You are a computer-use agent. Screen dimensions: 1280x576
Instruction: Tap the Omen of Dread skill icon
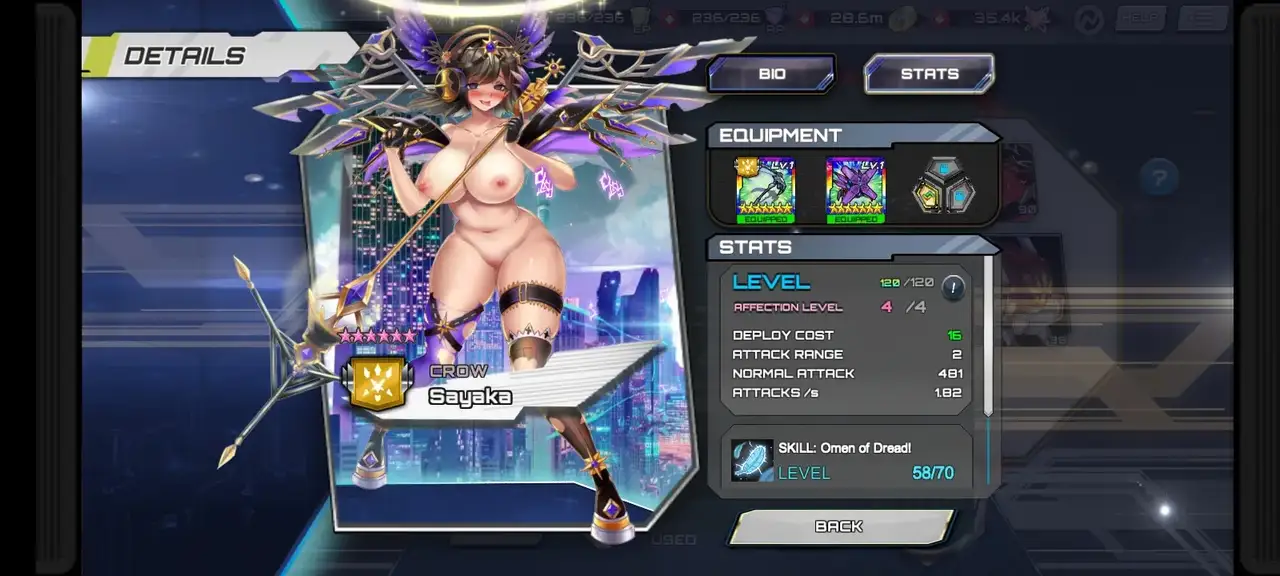752,461
